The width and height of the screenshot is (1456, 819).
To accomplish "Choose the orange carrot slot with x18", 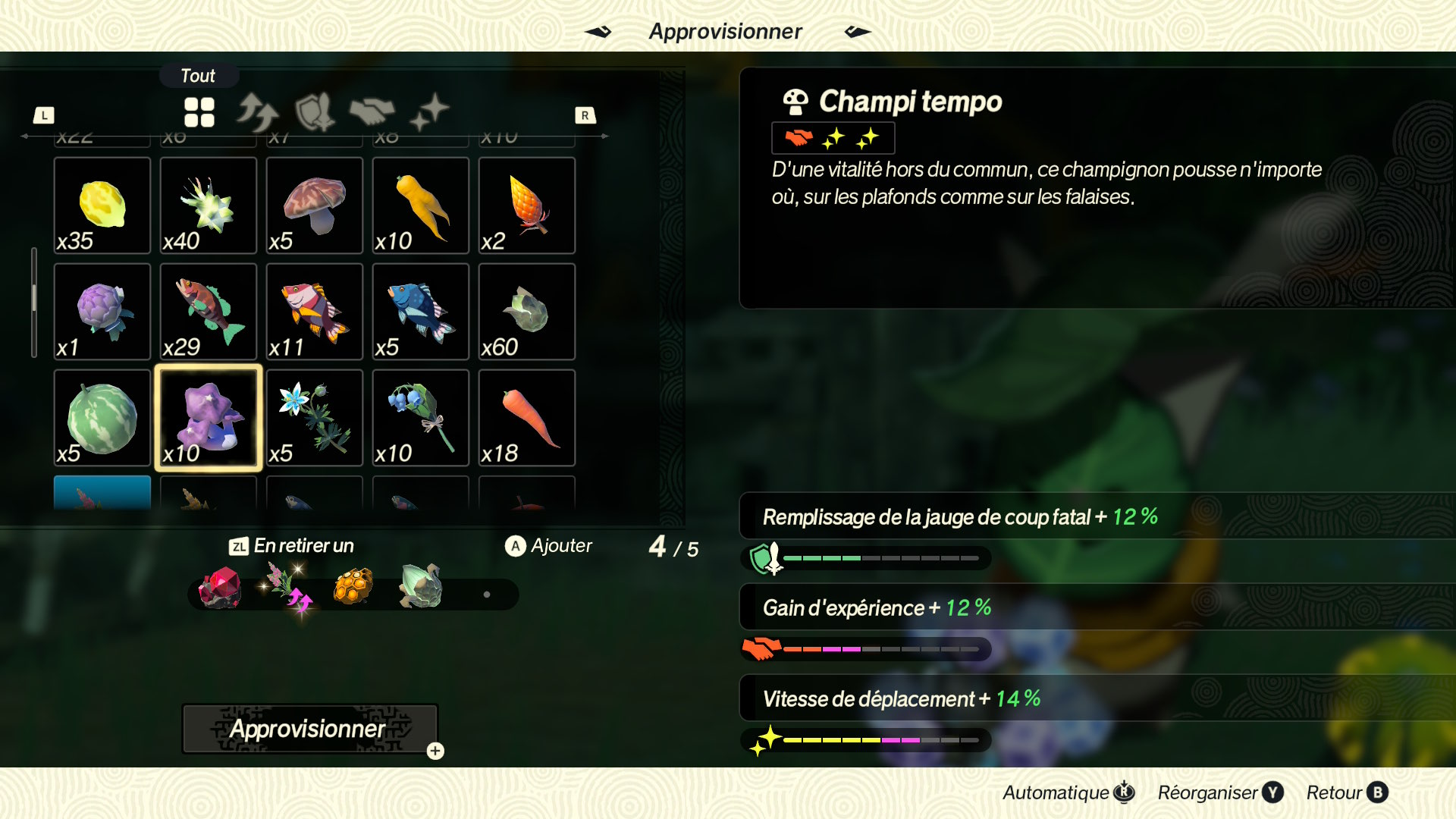I will [x=527, y=418].
